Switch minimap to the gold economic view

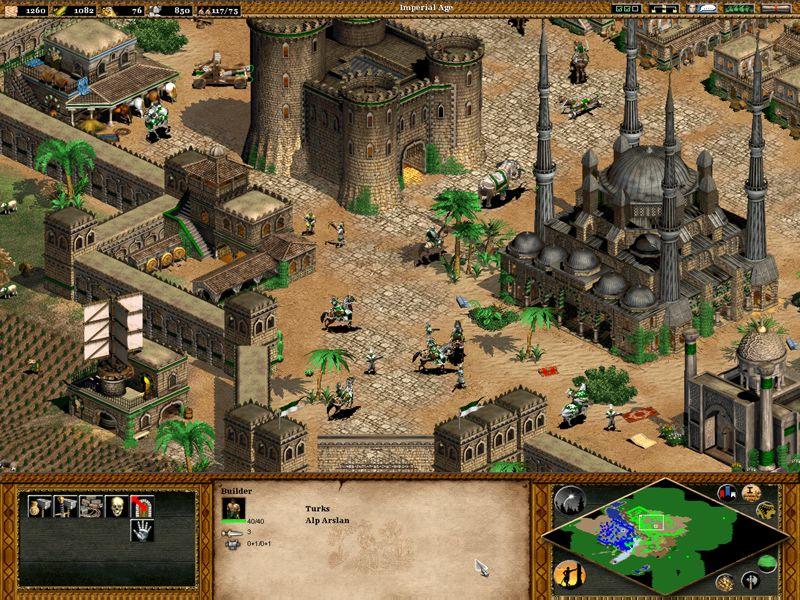pyautogui.click(x=723, y=582)
